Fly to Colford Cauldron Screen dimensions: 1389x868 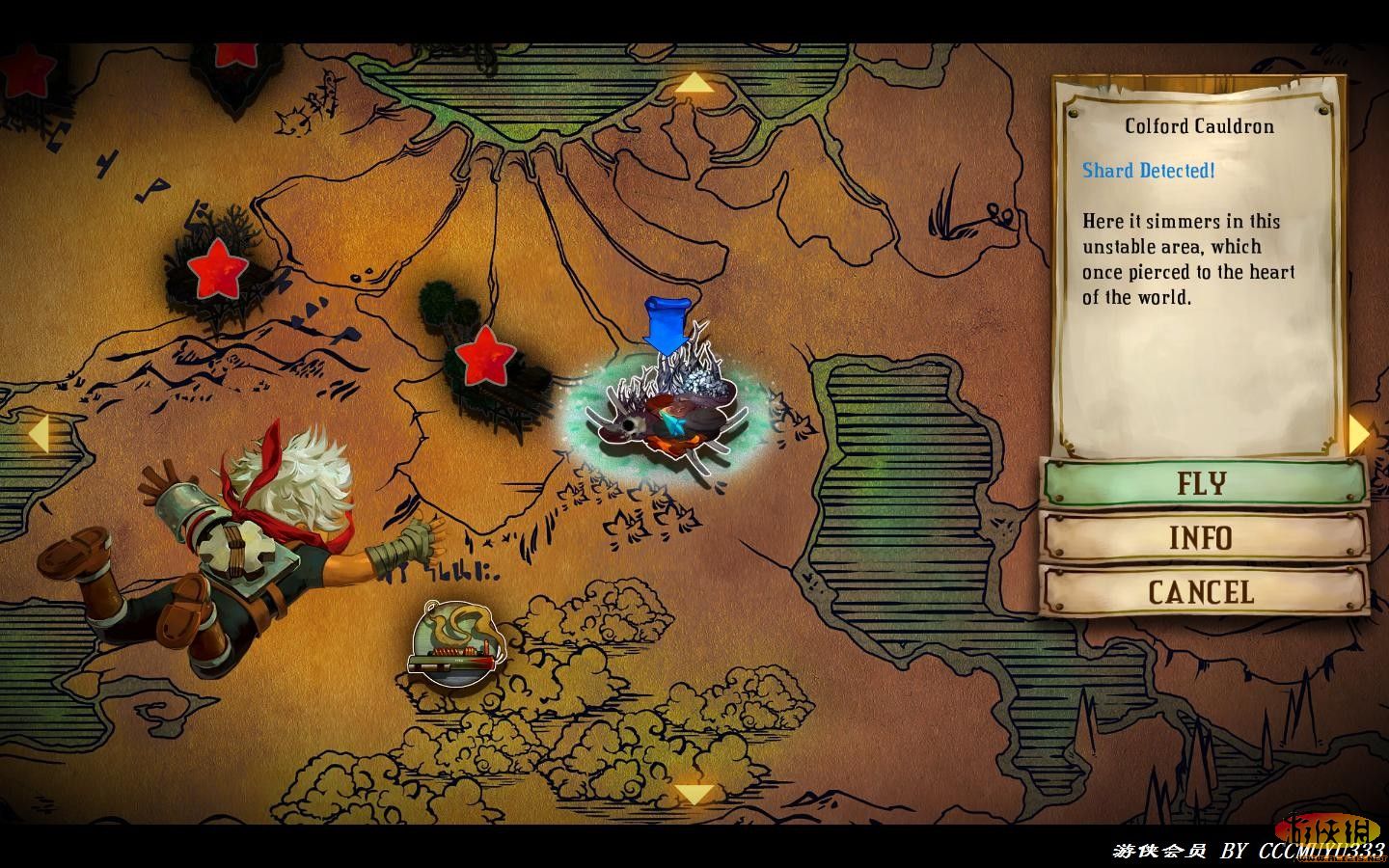pyautogui.click(x=1203, y=482)
